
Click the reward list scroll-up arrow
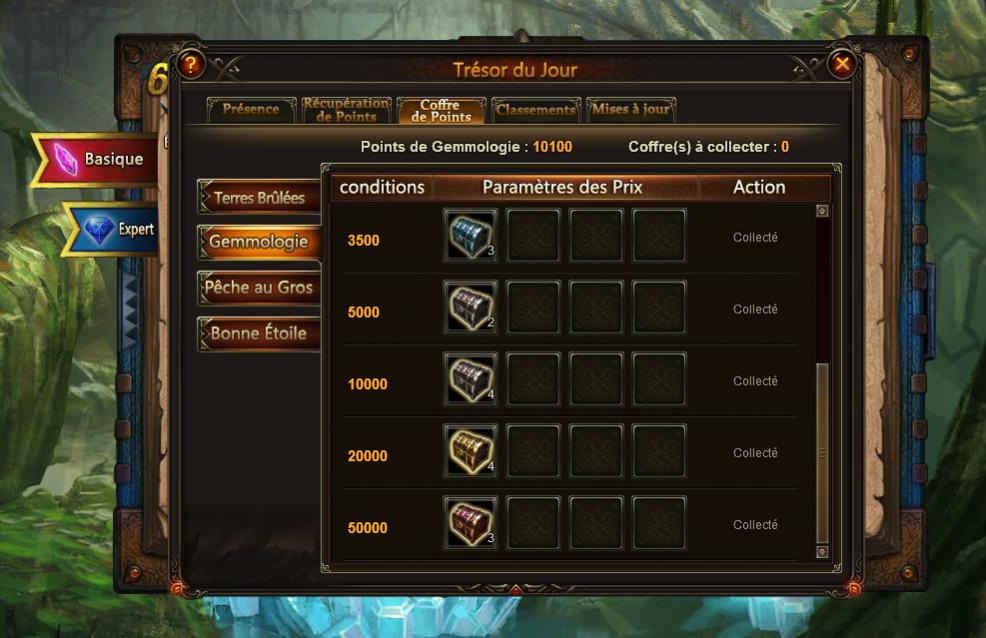(x=822, y=211)
